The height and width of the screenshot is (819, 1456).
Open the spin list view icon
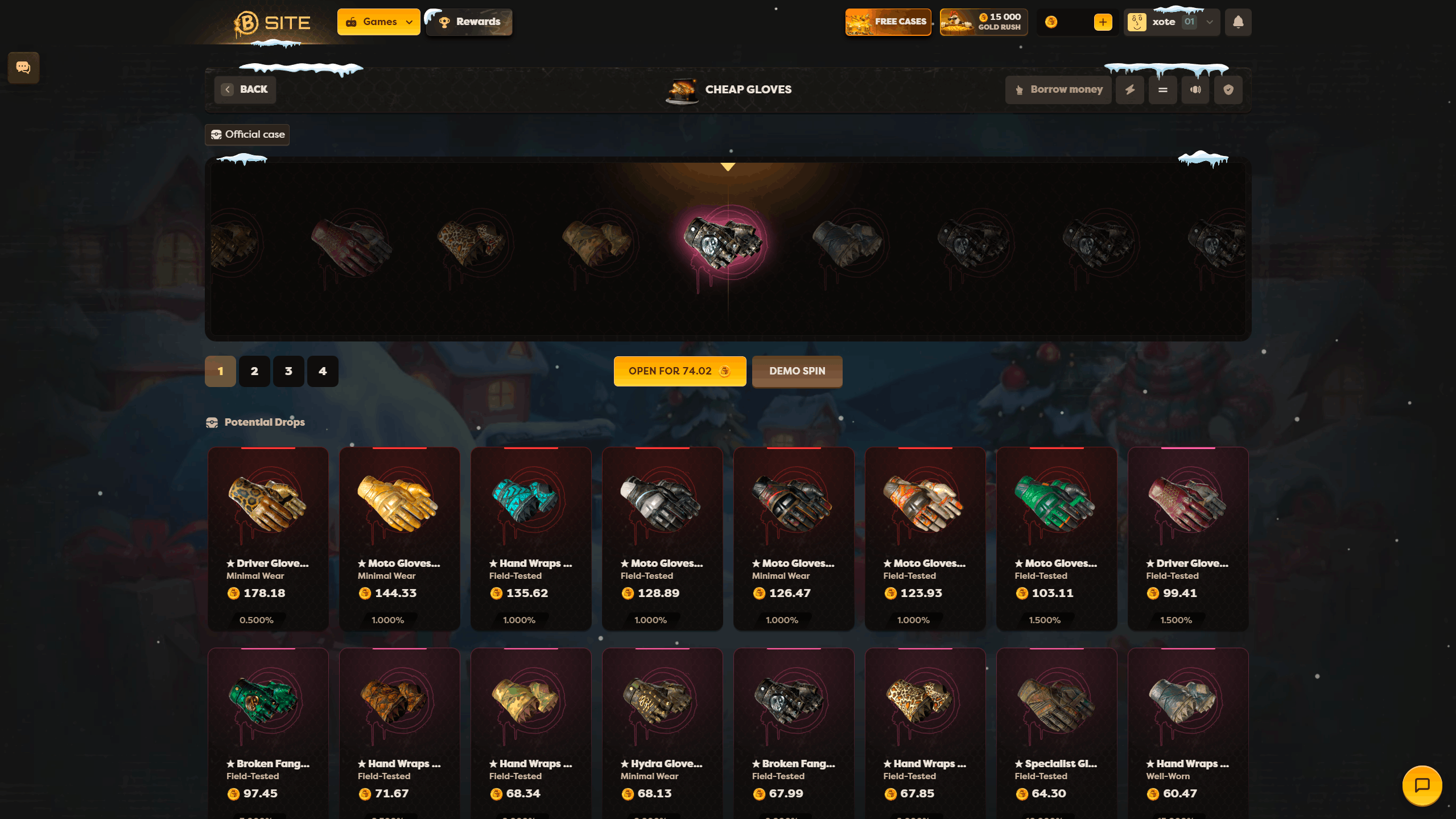(x=1162, y=89)
